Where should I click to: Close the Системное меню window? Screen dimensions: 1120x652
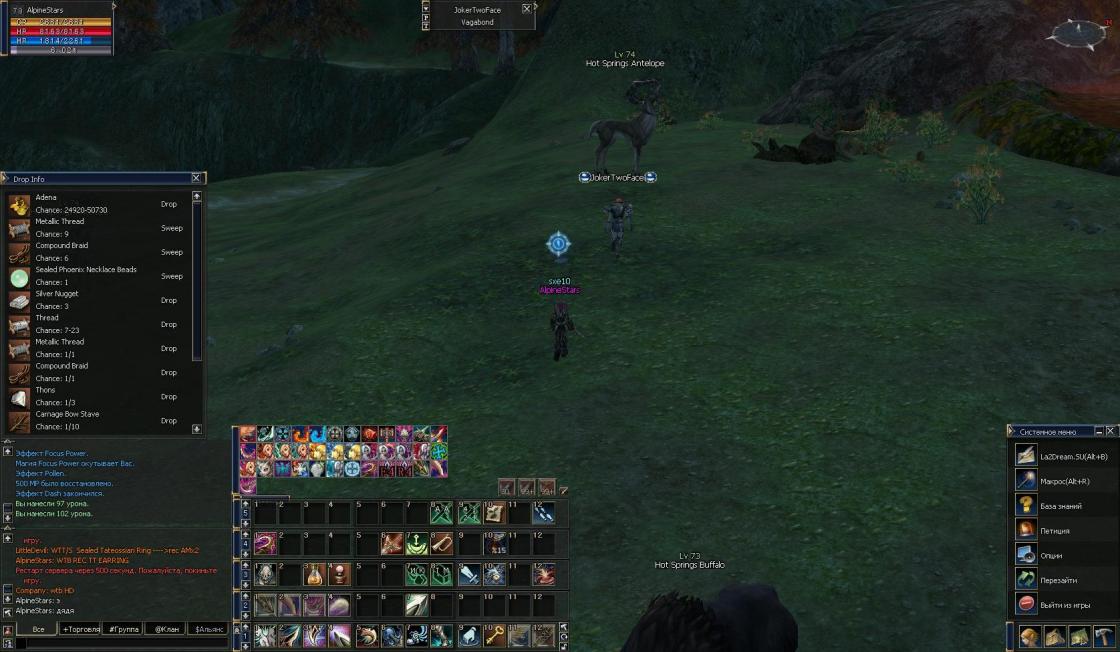pyautogui.click(x=1111, y=431)
